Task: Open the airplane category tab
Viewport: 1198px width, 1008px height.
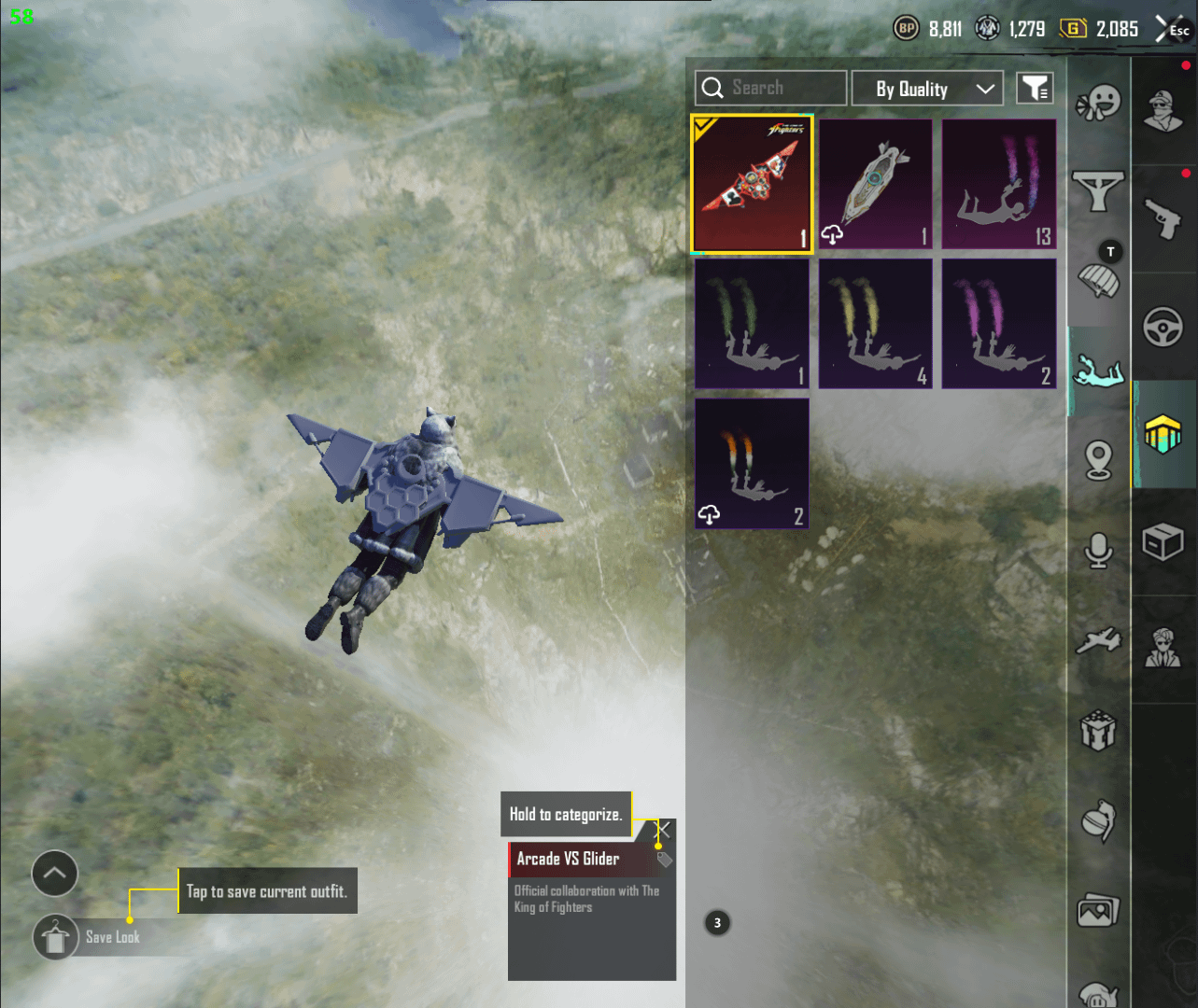Action: [1098, 641]
